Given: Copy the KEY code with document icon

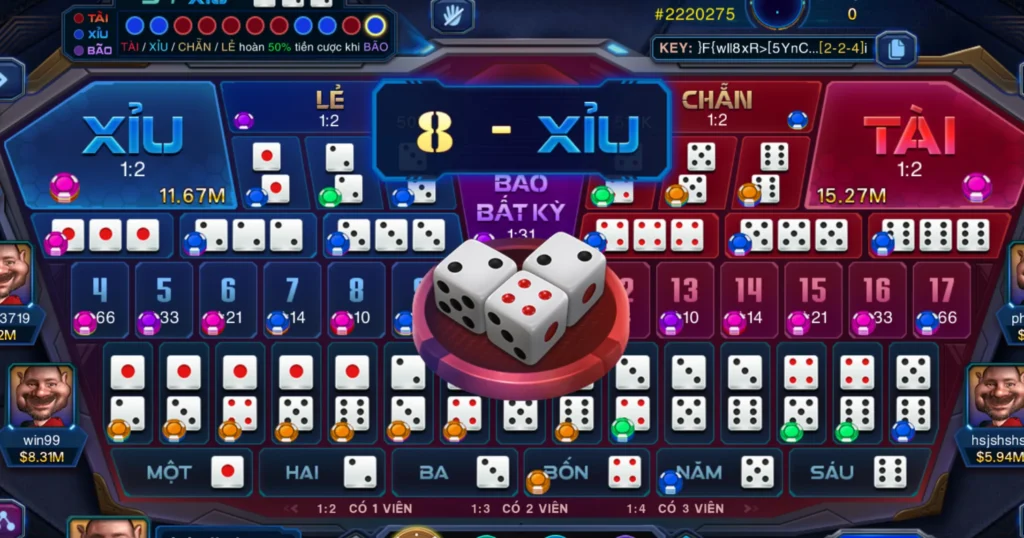Looking at the screenshot, I should tap(895, 47).
